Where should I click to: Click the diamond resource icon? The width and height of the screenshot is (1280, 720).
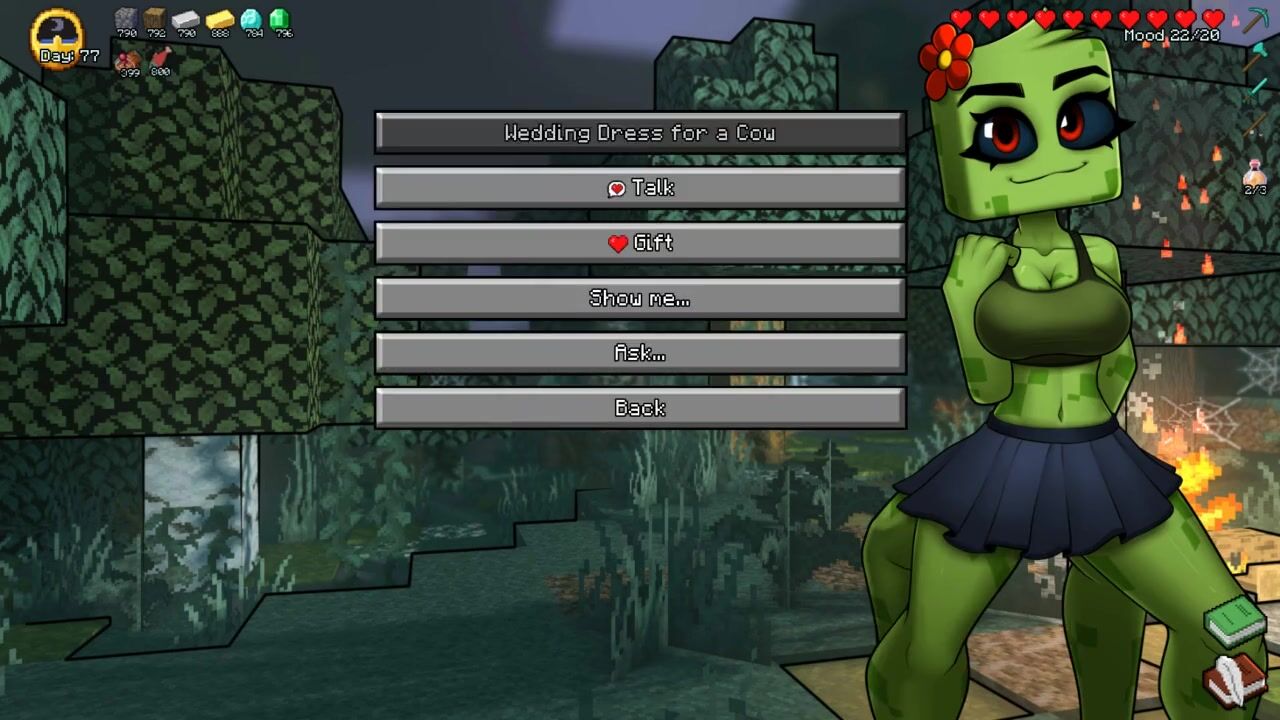coord(251,19)
